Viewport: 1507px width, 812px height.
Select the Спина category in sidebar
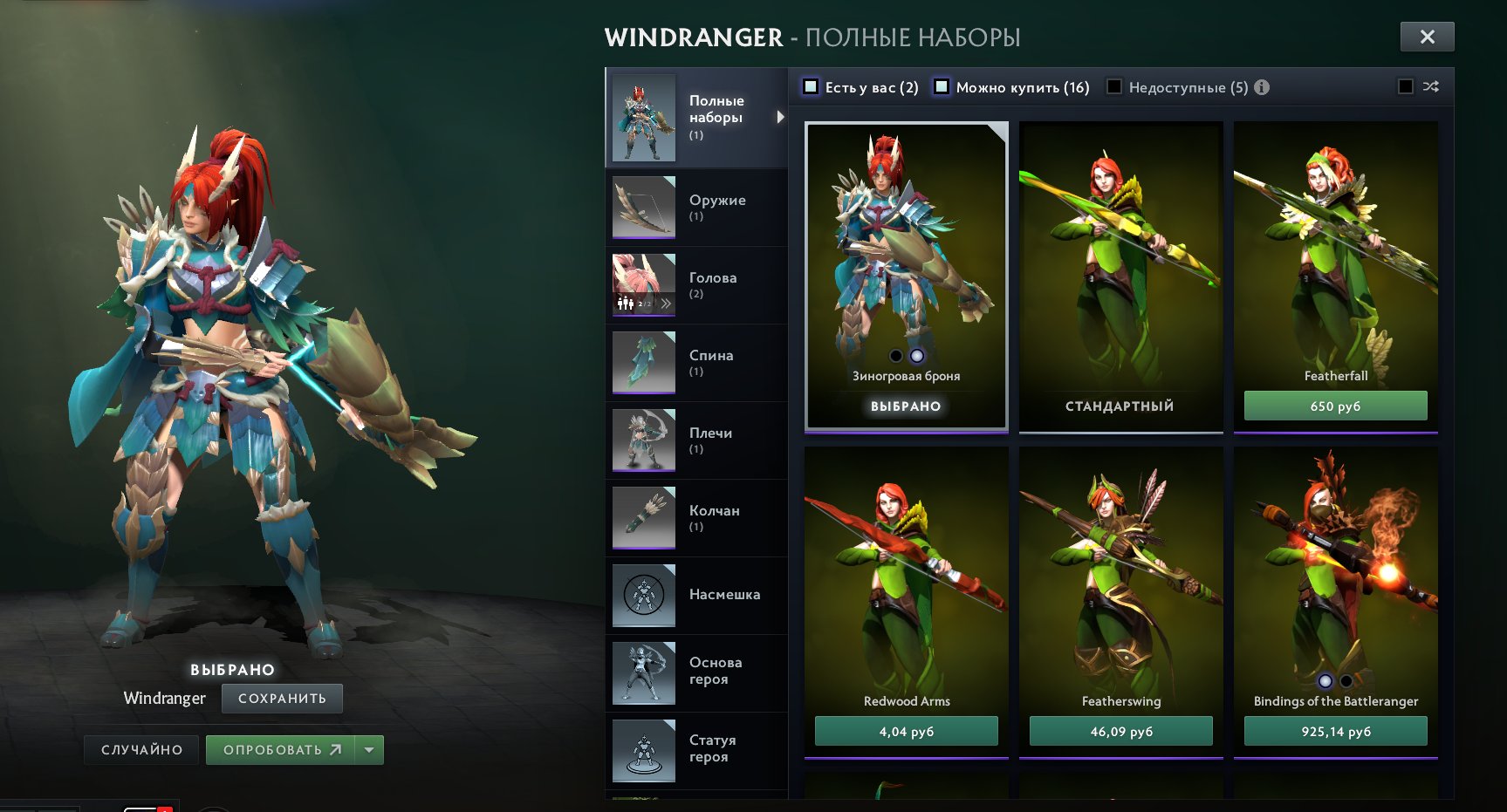(x=643, y=363)
